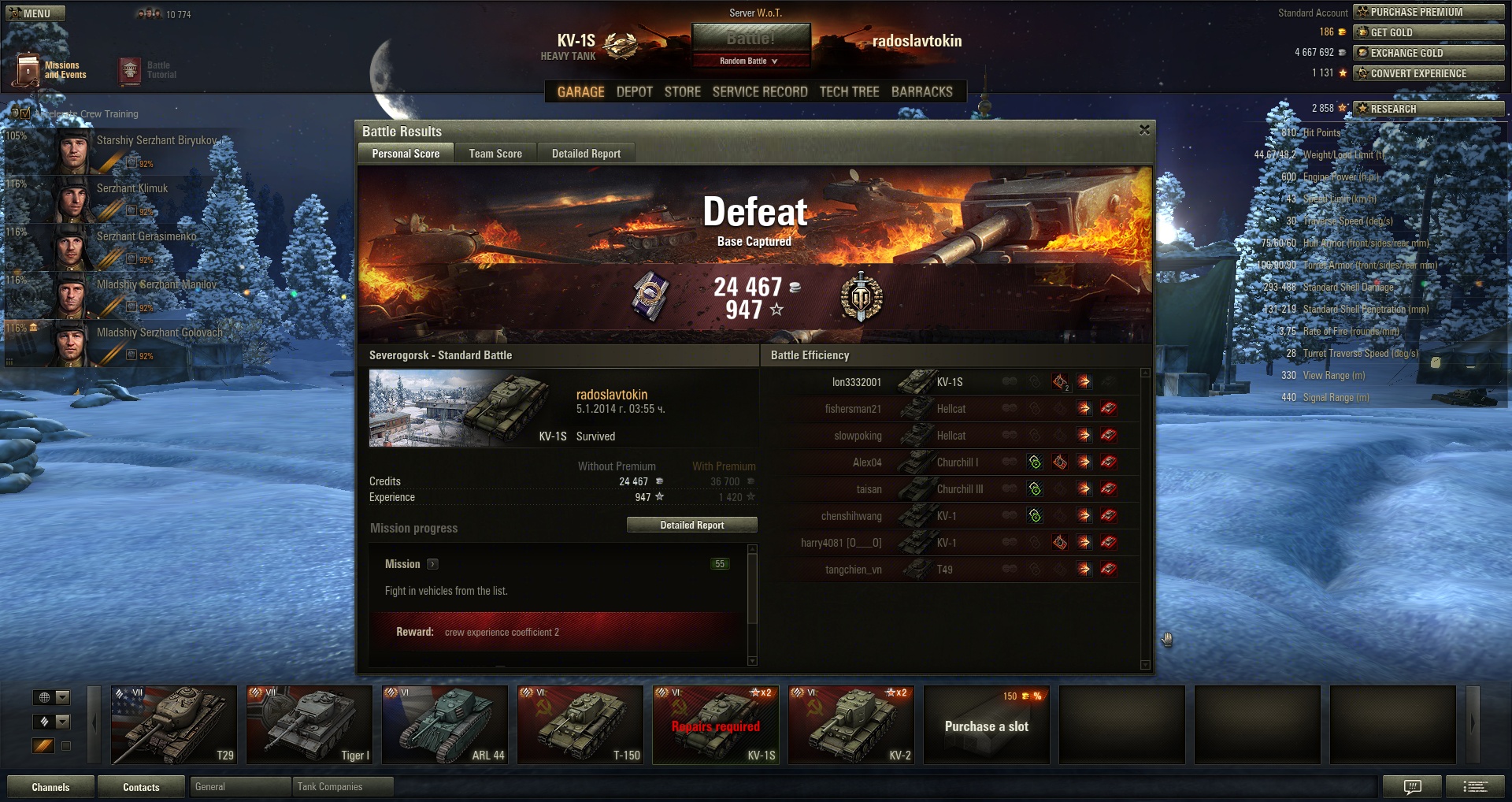Go to the DEPOT section
Viewport: 1512px width, 802px height.
click(x=634, y=92)
